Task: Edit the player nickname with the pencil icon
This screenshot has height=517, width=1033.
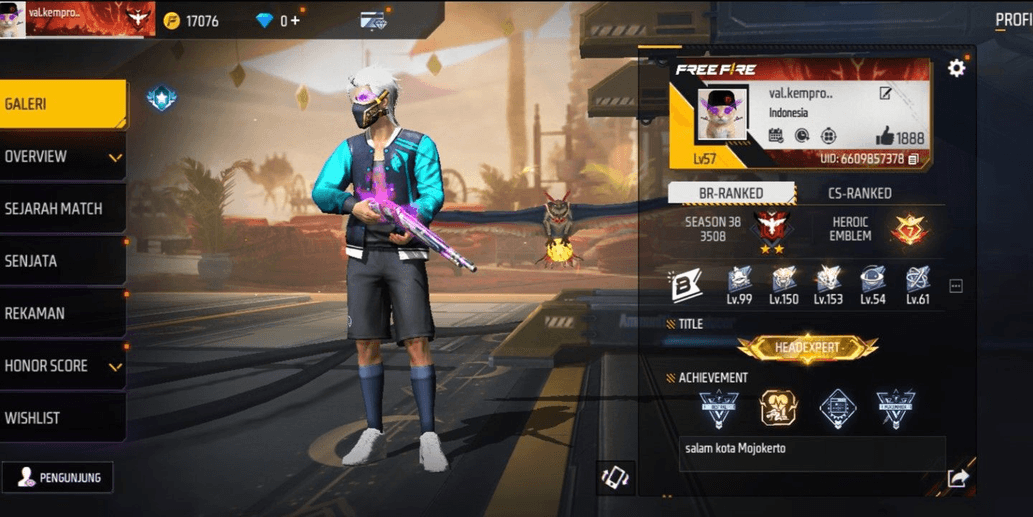Action: (885, 93)
